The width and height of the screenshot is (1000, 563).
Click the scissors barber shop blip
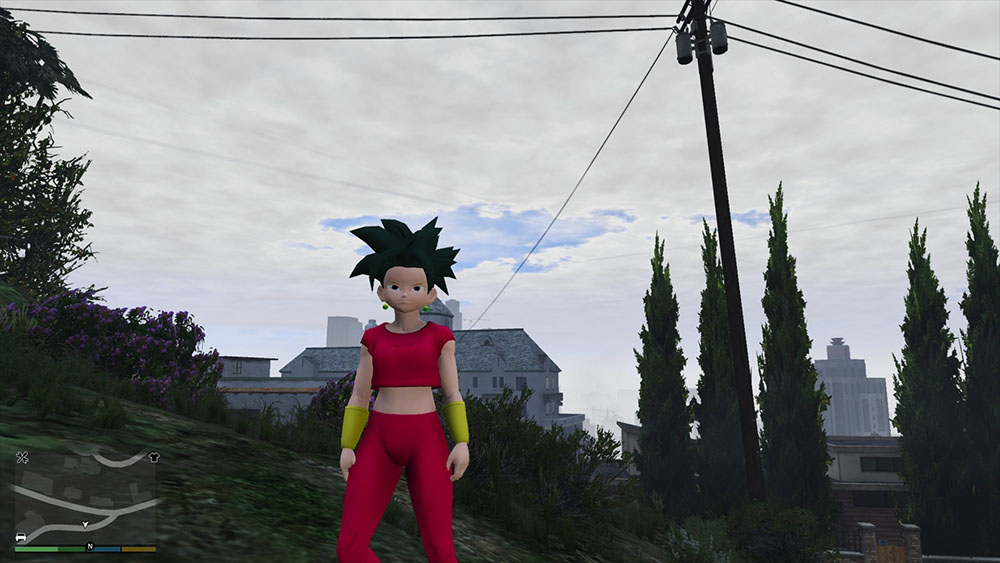[22, 457]
